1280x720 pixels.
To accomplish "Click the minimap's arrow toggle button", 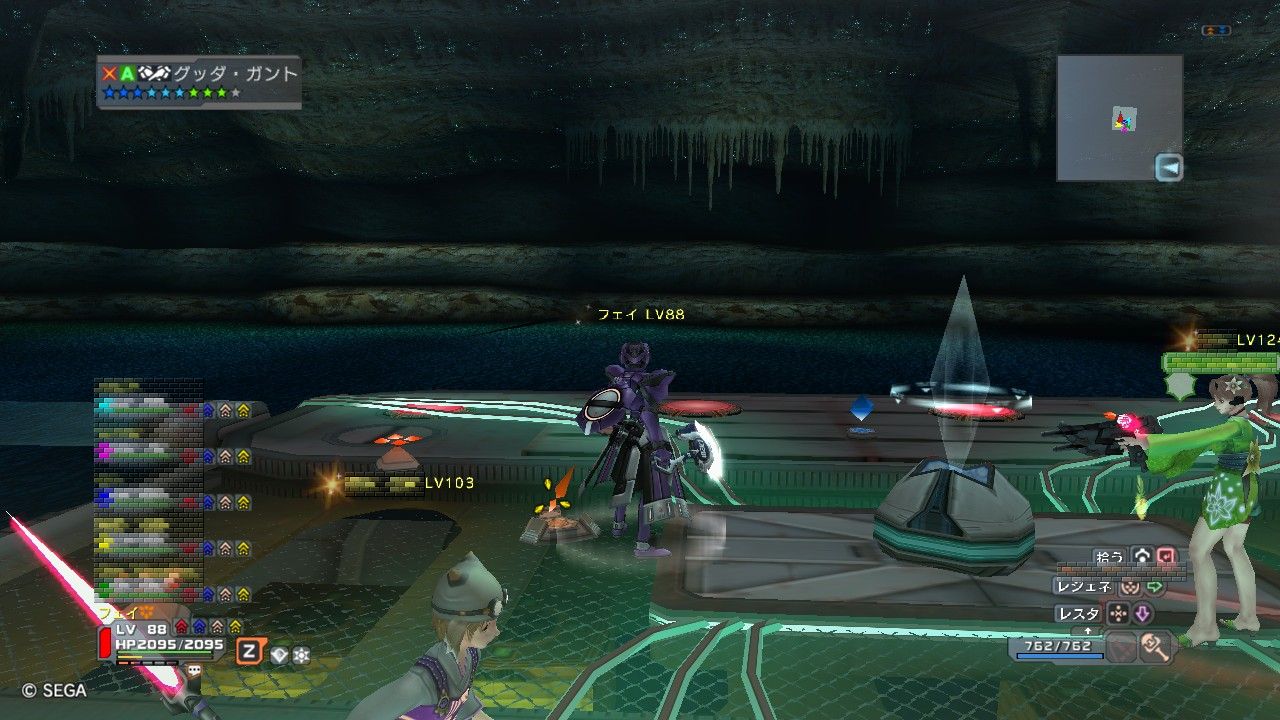I will coord(1168,168).
